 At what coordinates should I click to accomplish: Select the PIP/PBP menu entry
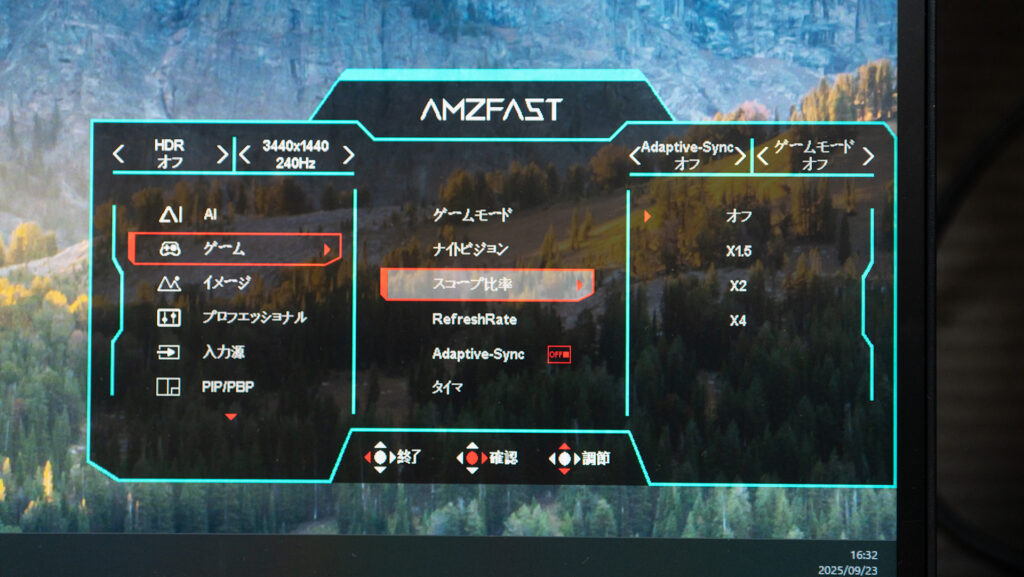pos(227,386)
